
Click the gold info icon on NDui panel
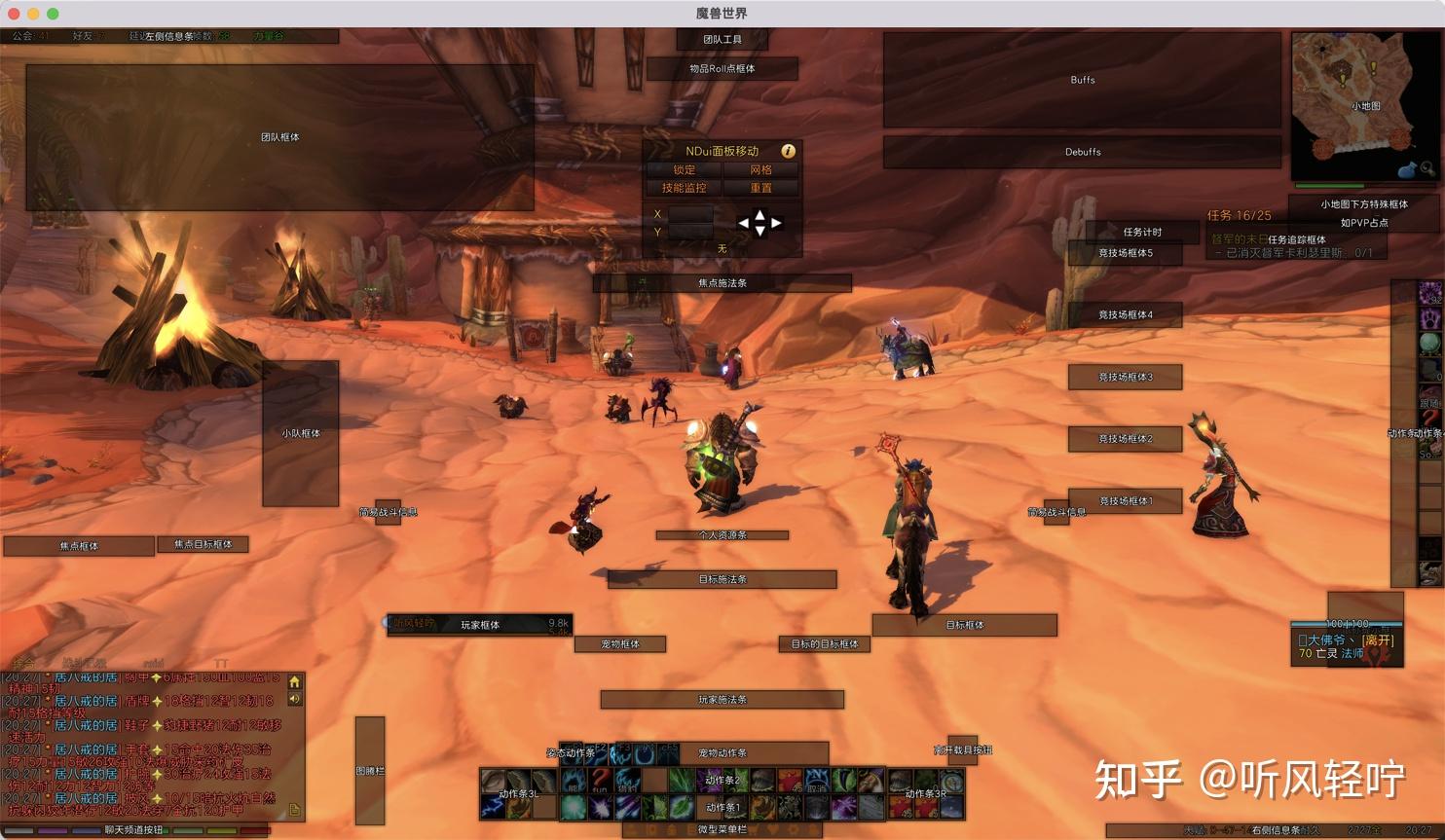coord(788,151)
